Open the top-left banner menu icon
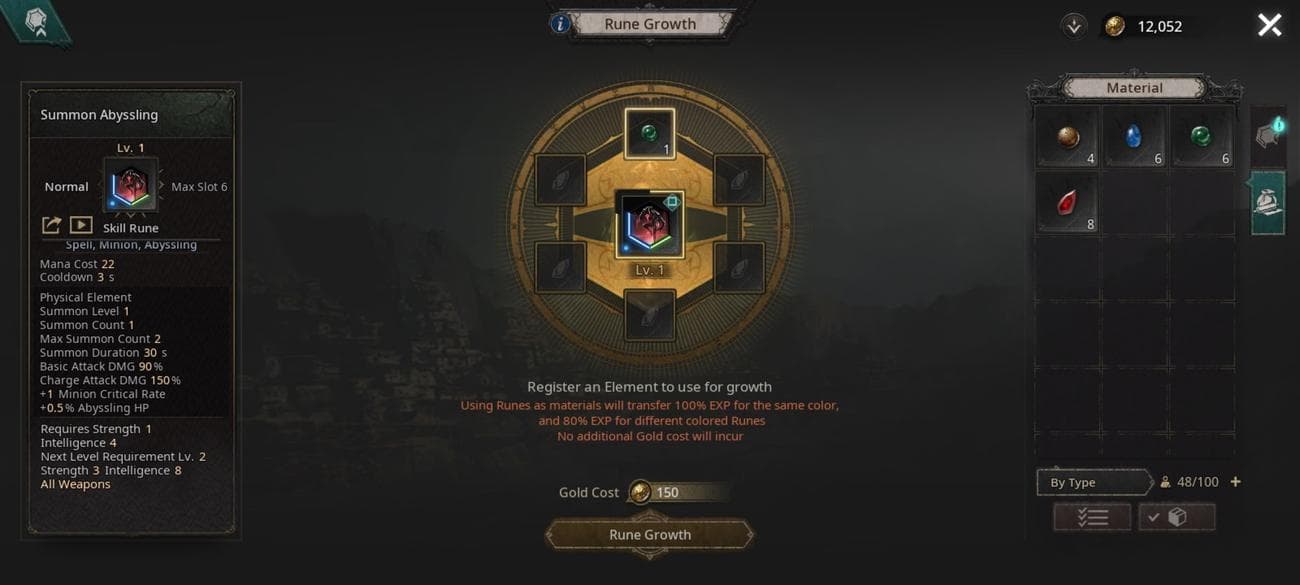 [x=36, y=22]
